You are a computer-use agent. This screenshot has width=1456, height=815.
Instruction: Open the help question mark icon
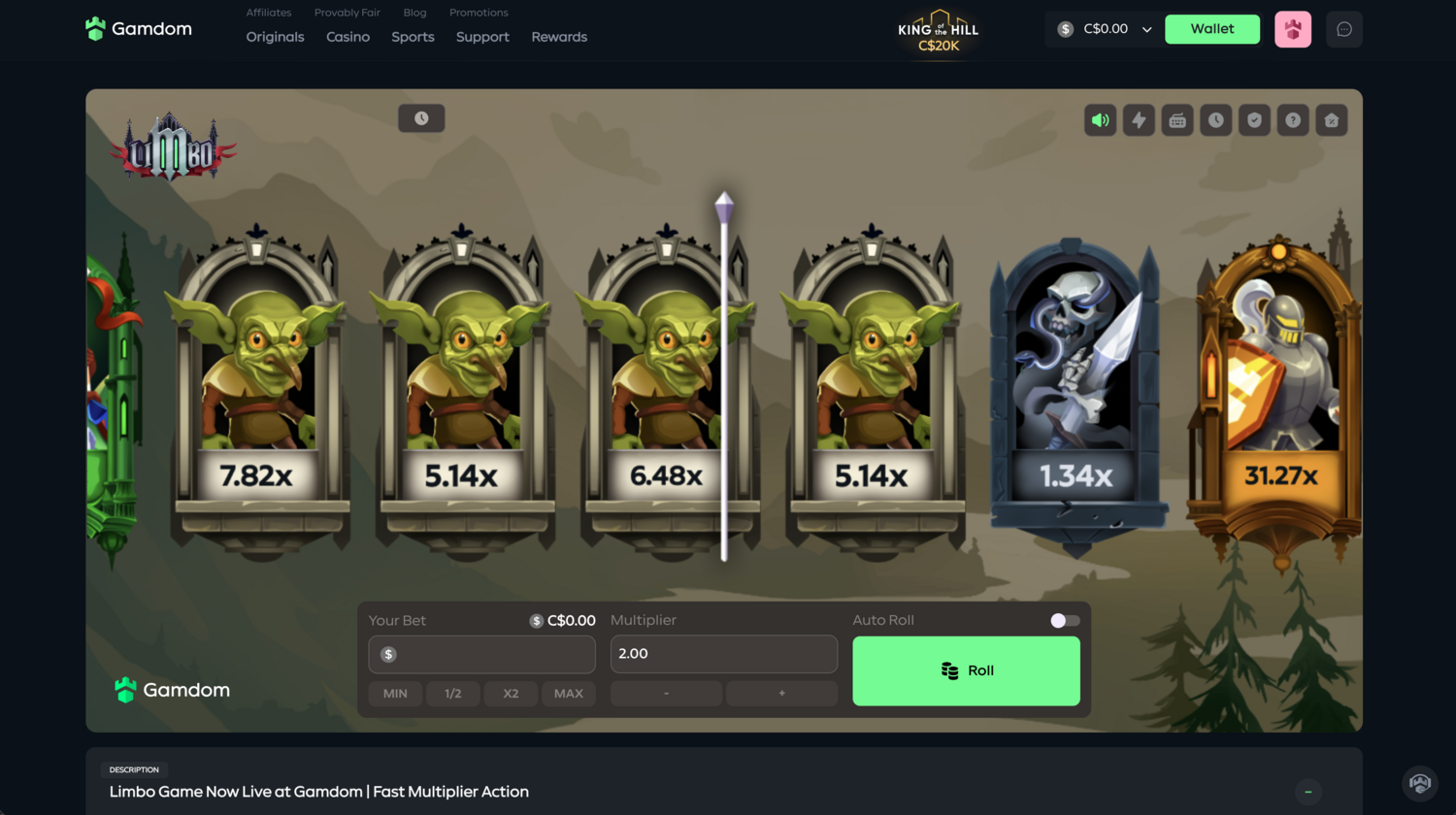pos(1292,120)
